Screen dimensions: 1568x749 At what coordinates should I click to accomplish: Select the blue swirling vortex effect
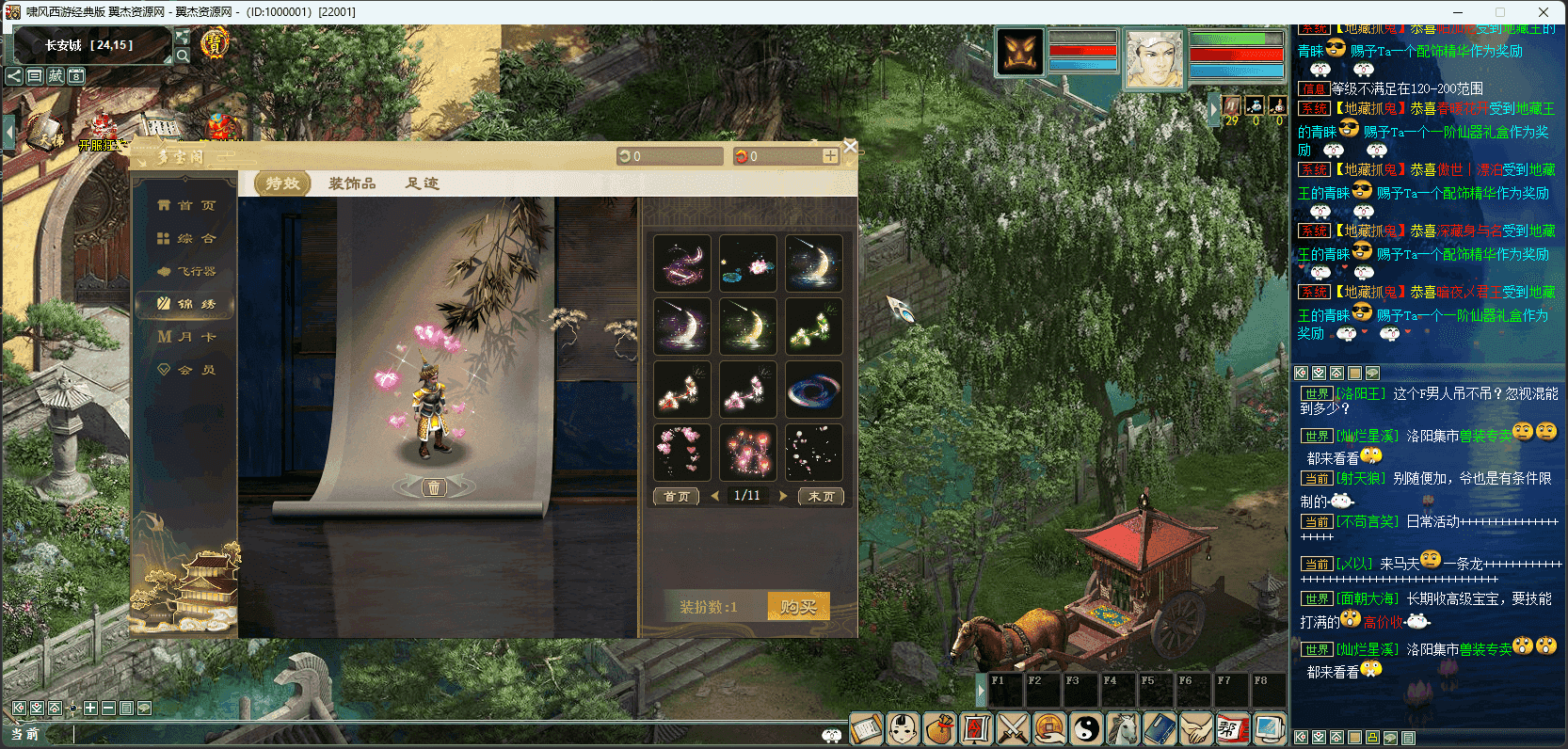[814, 390]
